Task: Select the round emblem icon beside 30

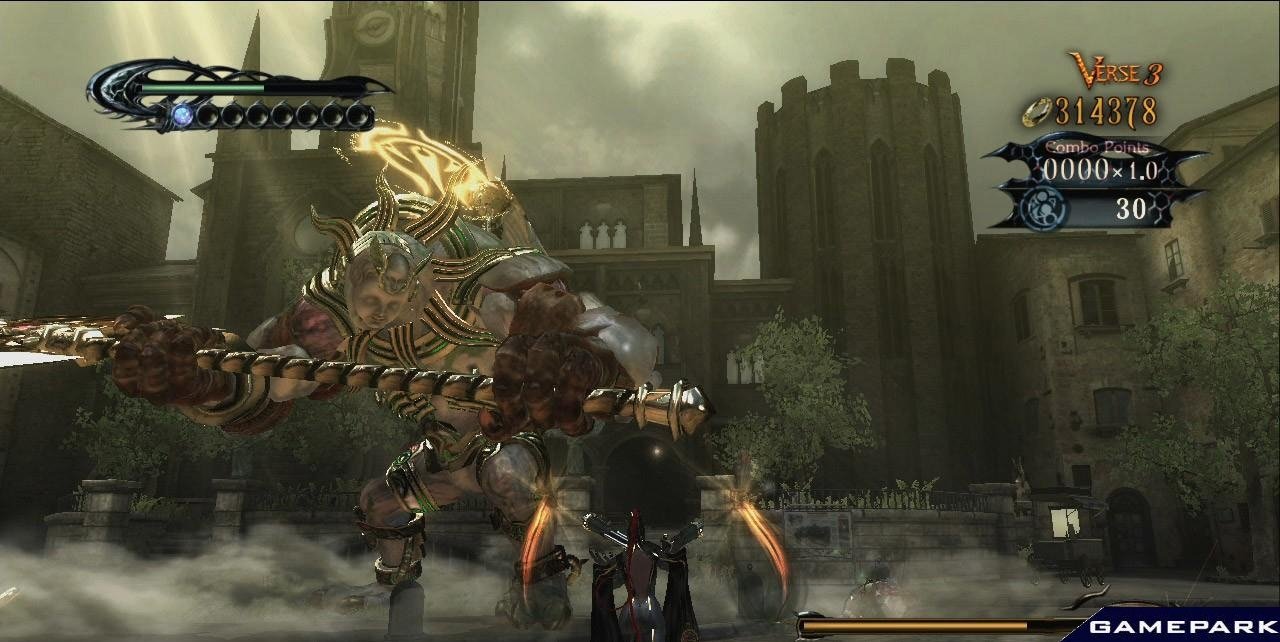Action: 1047,208
